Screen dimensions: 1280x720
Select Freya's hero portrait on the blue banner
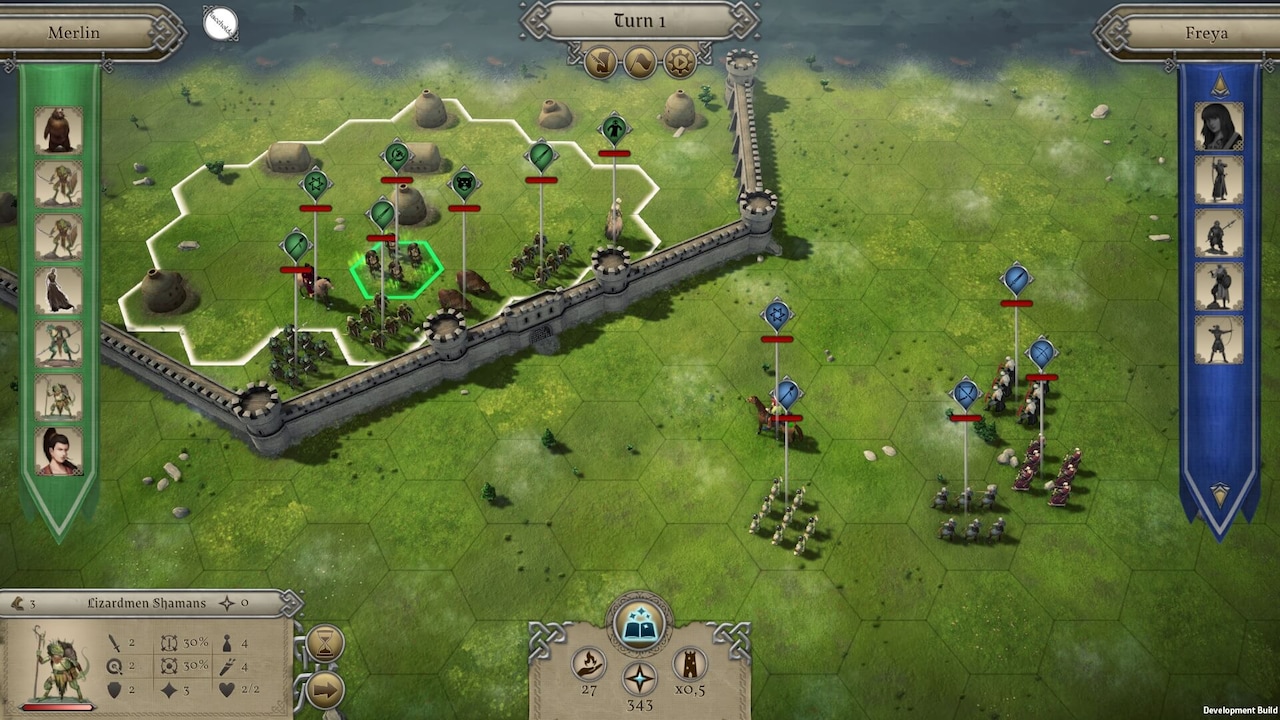point(1218,126)
